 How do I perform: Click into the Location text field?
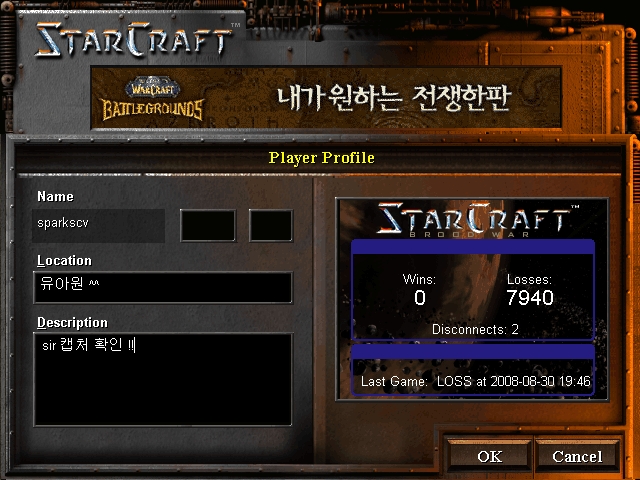pyautogui.click(x=162, y=287)
